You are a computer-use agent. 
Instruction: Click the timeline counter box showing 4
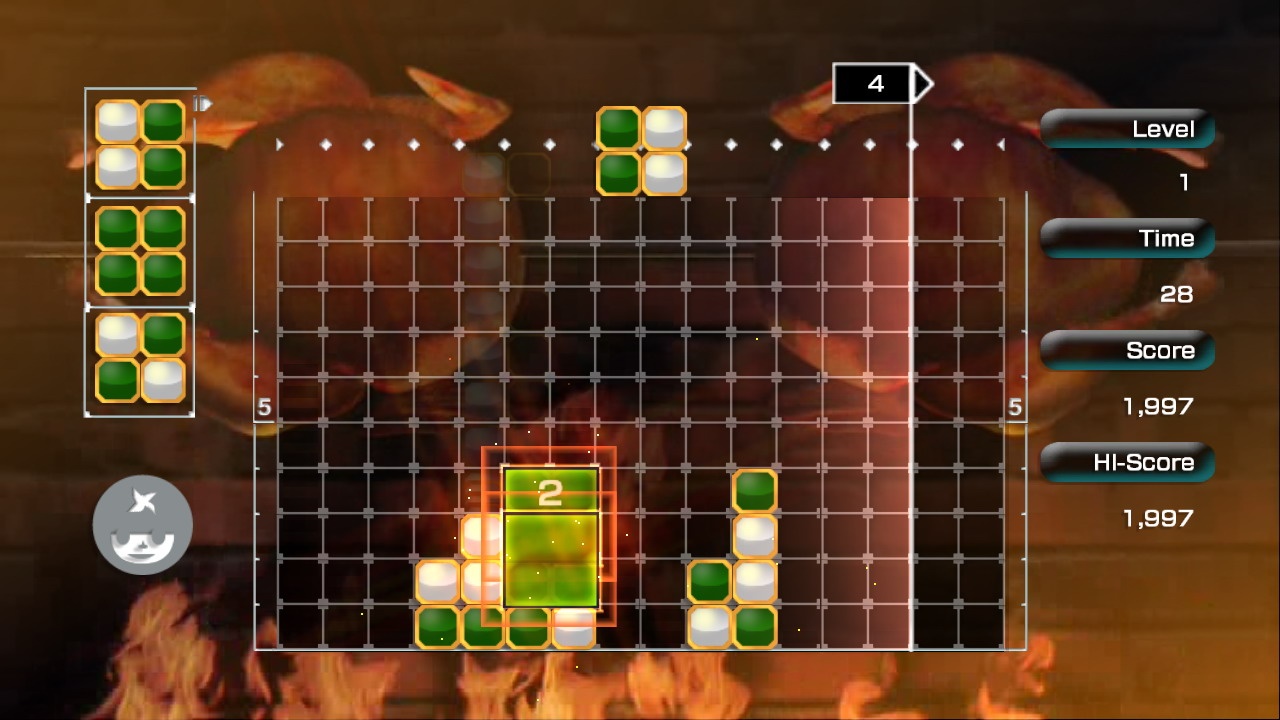[x=874, y=84]
